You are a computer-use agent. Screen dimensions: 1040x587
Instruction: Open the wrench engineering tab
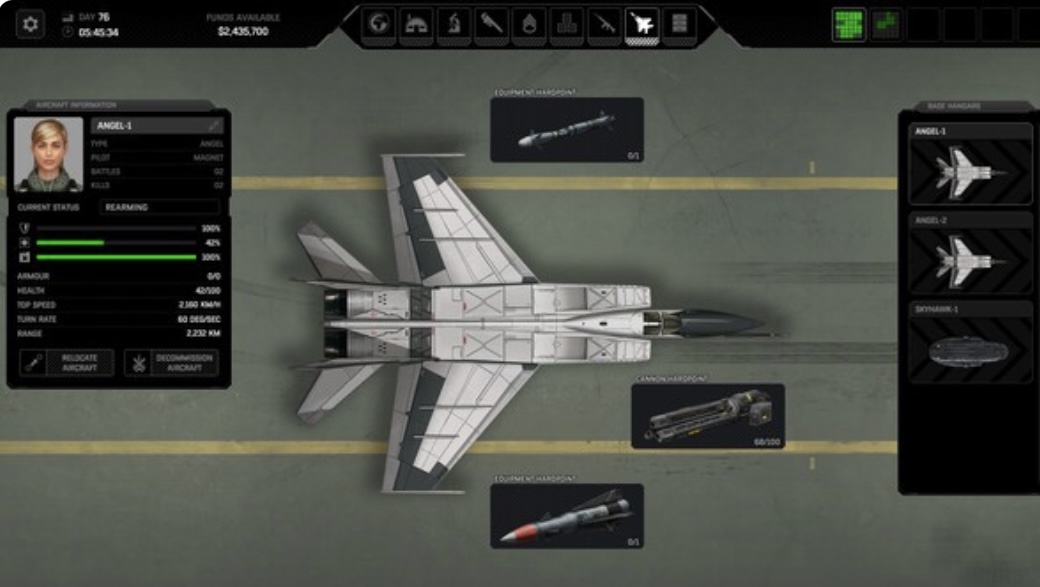[x=491, y=24]
